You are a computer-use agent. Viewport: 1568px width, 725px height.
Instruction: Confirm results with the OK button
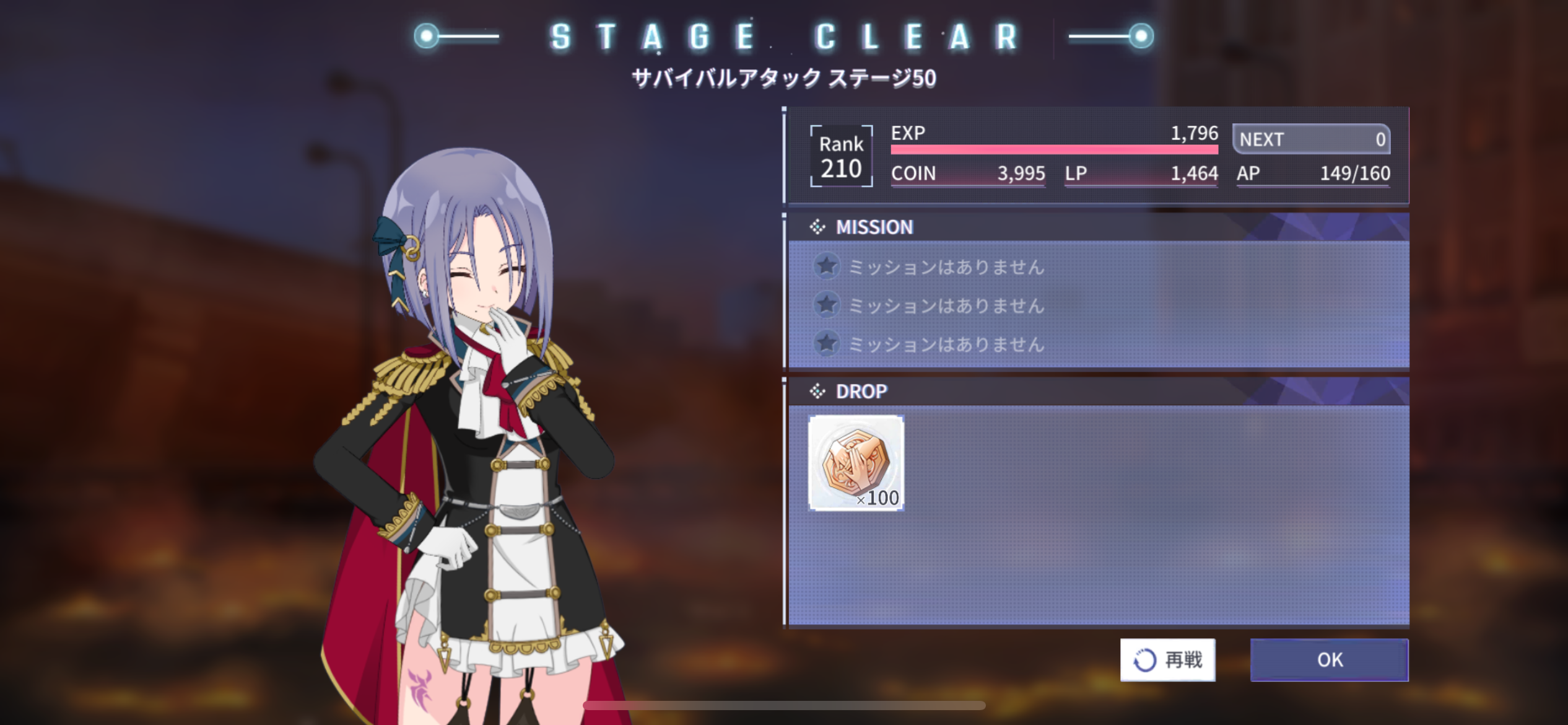pyautogui.click(x=1329, y=659)
